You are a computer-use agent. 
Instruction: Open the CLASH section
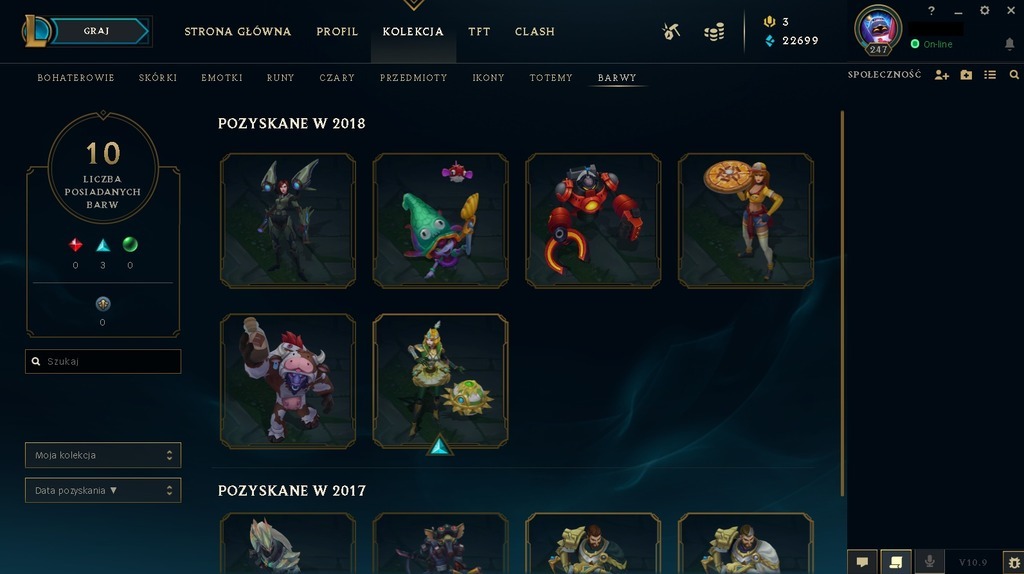pyautogui.click(x=534, y=32)
